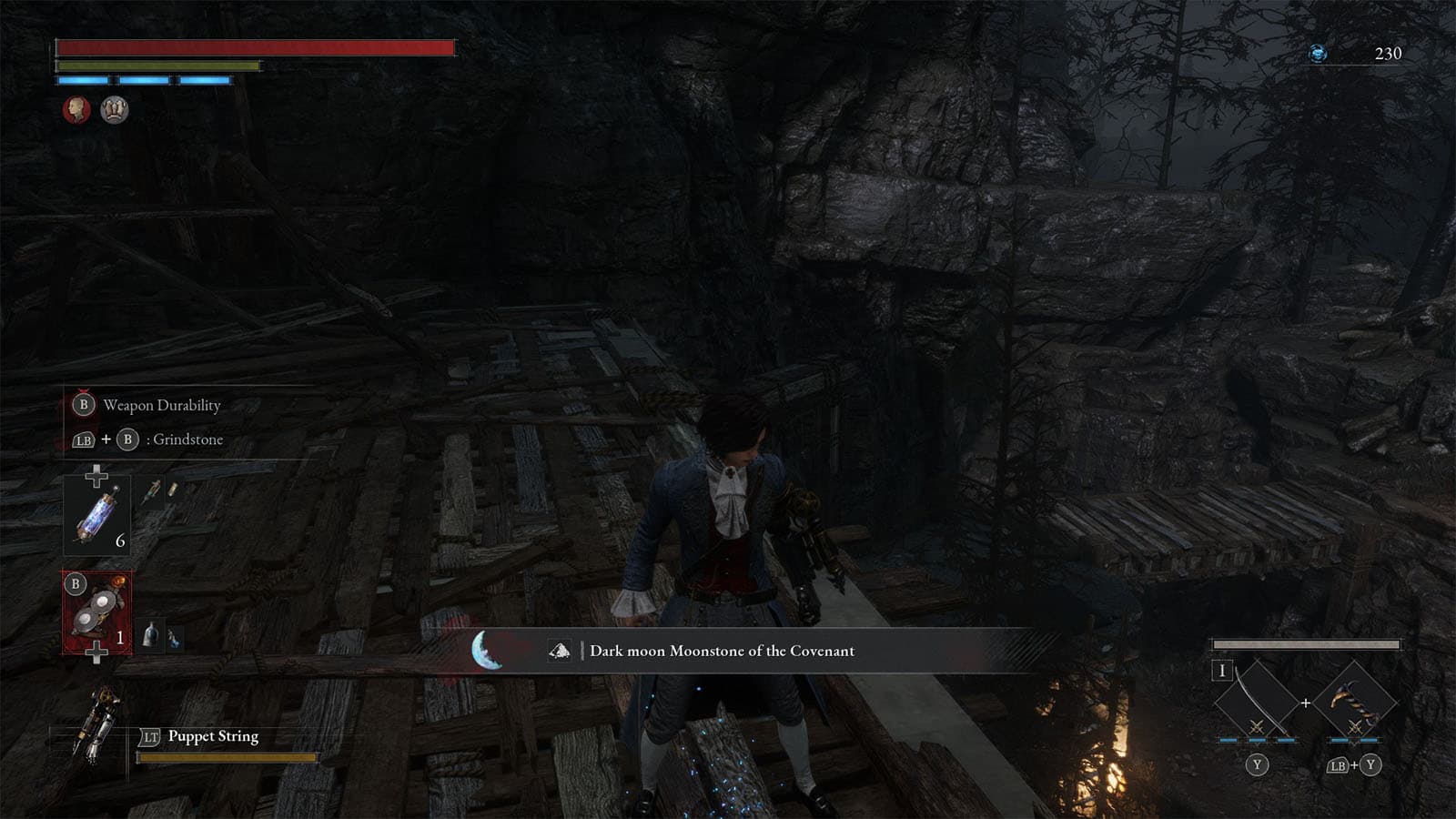Viewport: 1456px width, 819px height.
Task: Click the red head status effect icon
Action: [77, 110]
